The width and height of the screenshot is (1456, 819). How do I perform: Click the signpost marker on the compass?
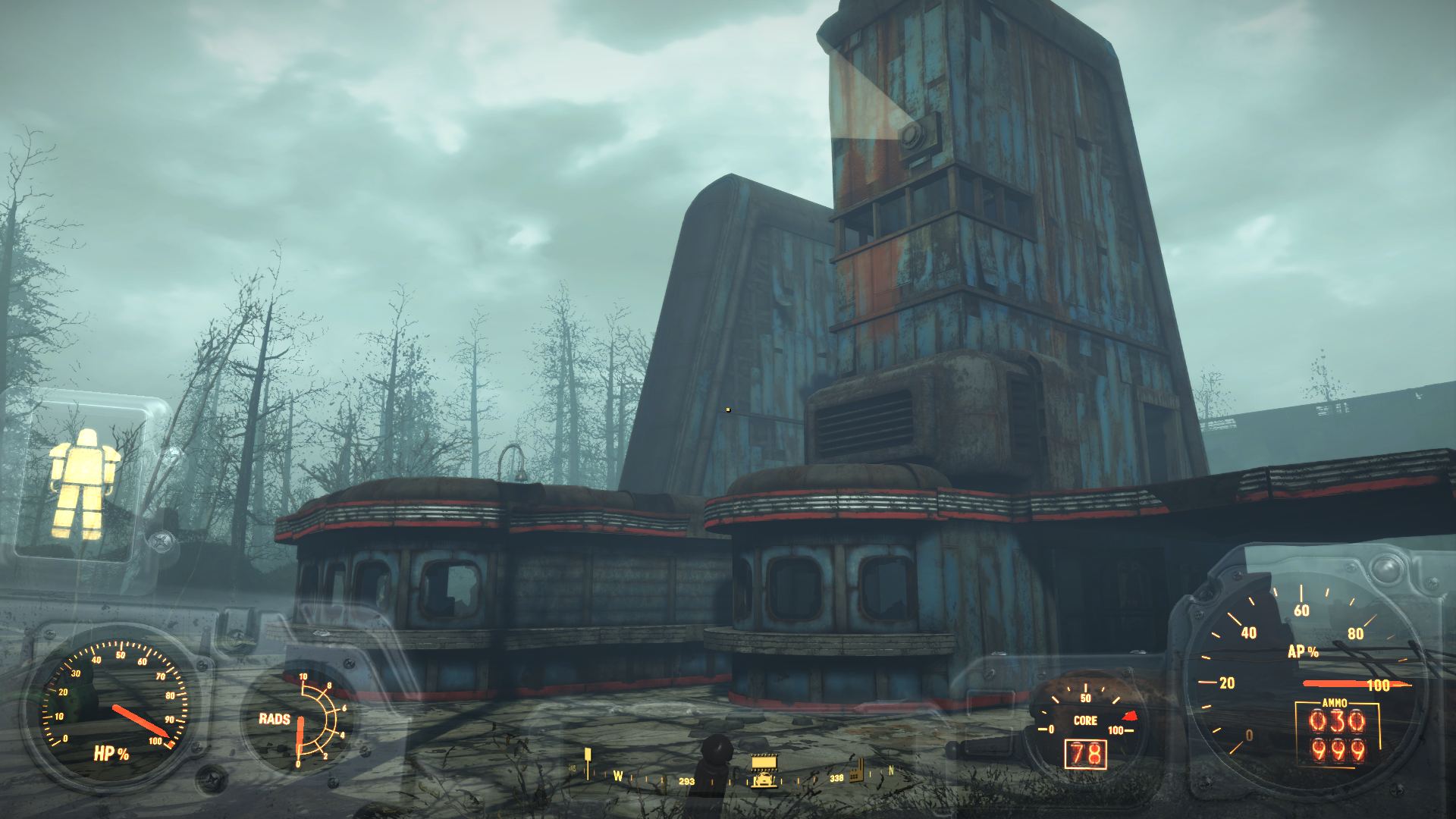(587, 761)
